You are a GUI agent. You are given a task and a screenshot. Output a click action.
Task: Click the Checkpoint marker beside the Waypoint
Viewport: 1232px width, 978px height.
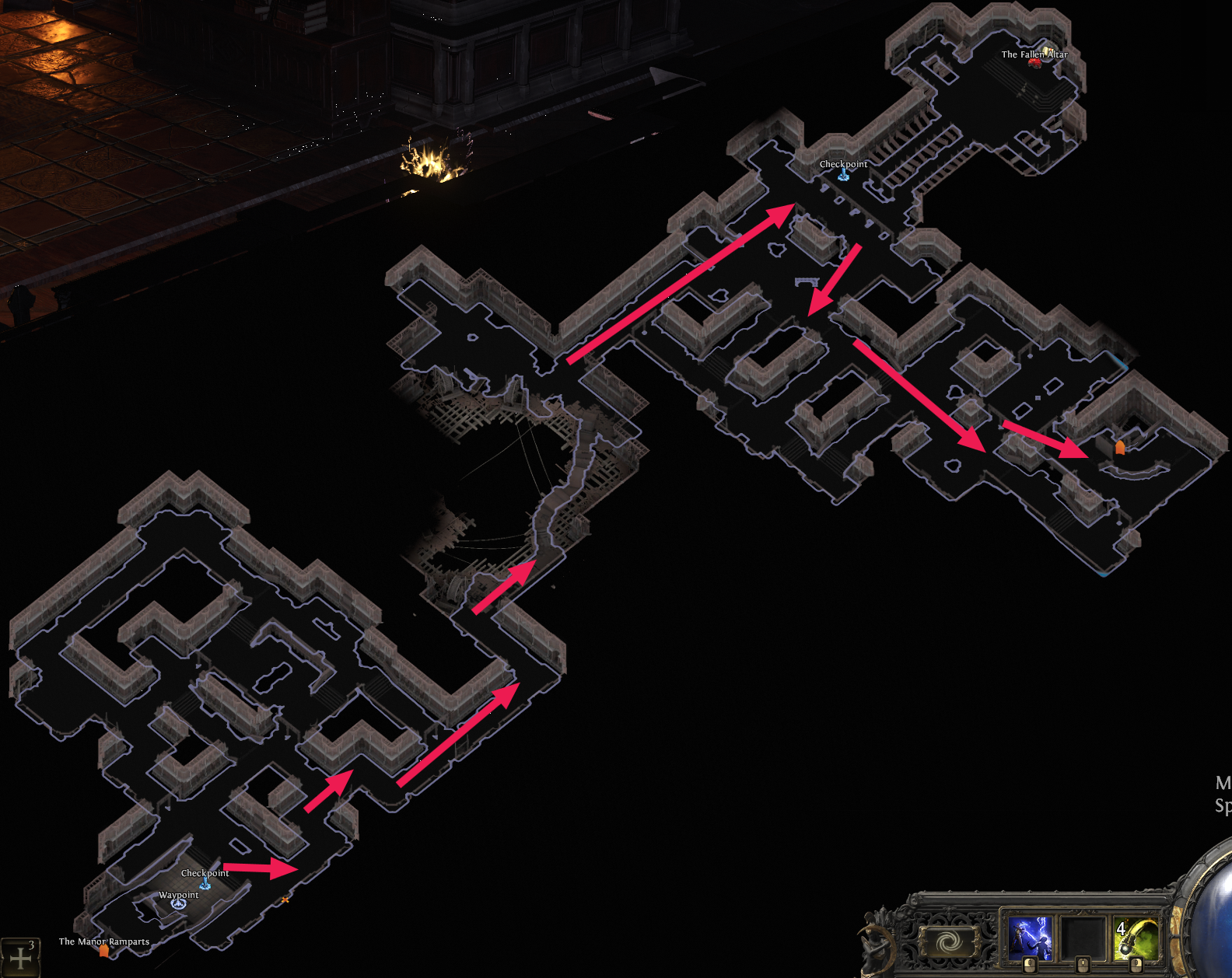pyautogui.click(x=205, y=883)
